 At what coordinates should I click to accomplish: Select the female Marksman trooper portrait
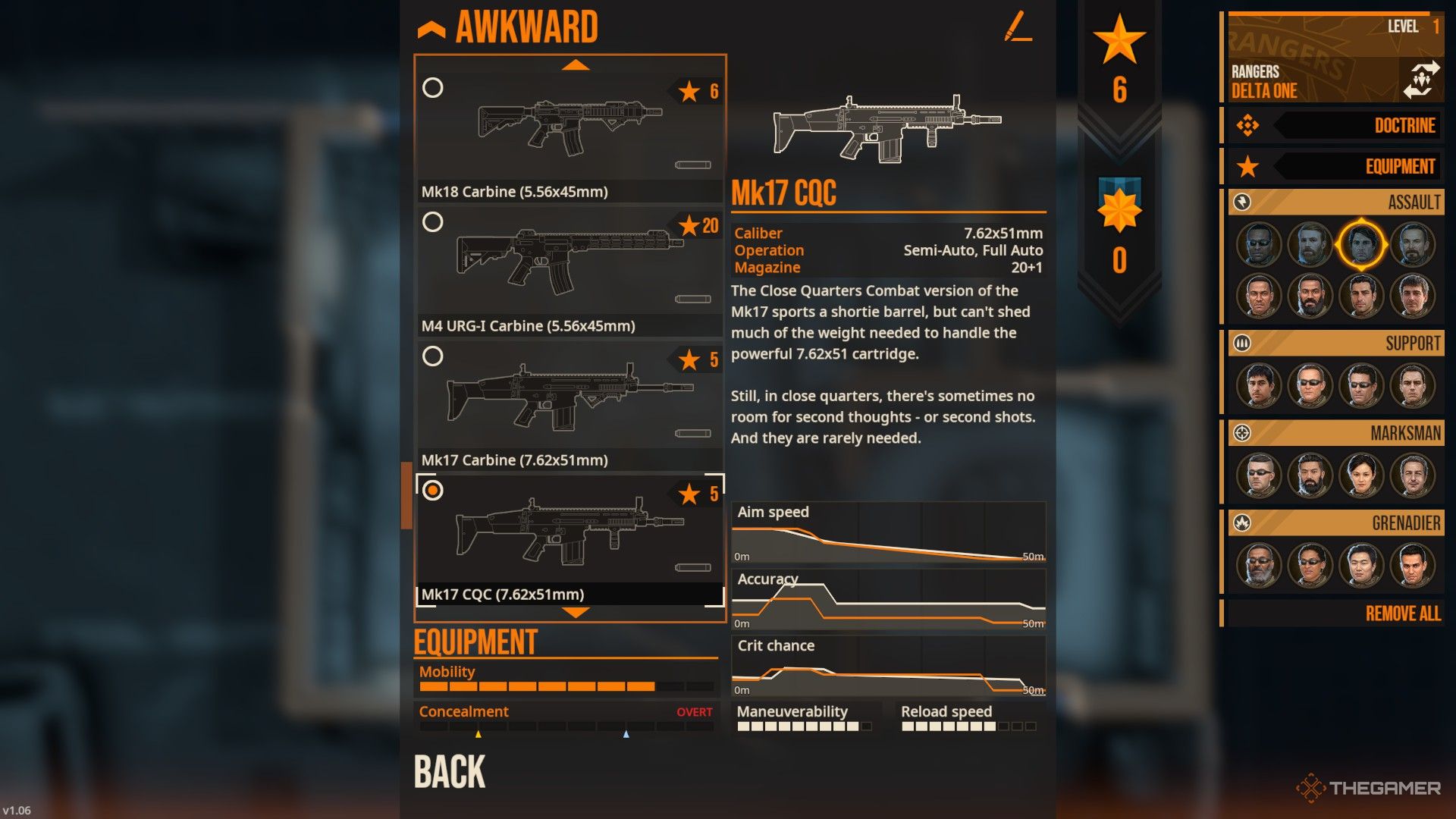(1361, 476)
